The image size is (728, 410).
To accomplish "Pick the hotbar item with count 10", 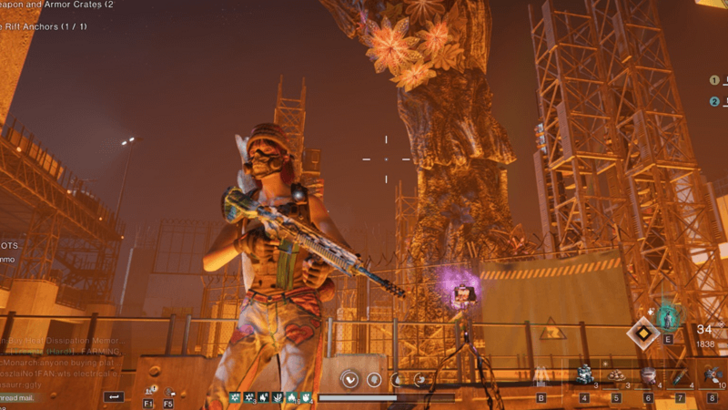I will pos(712,376).
